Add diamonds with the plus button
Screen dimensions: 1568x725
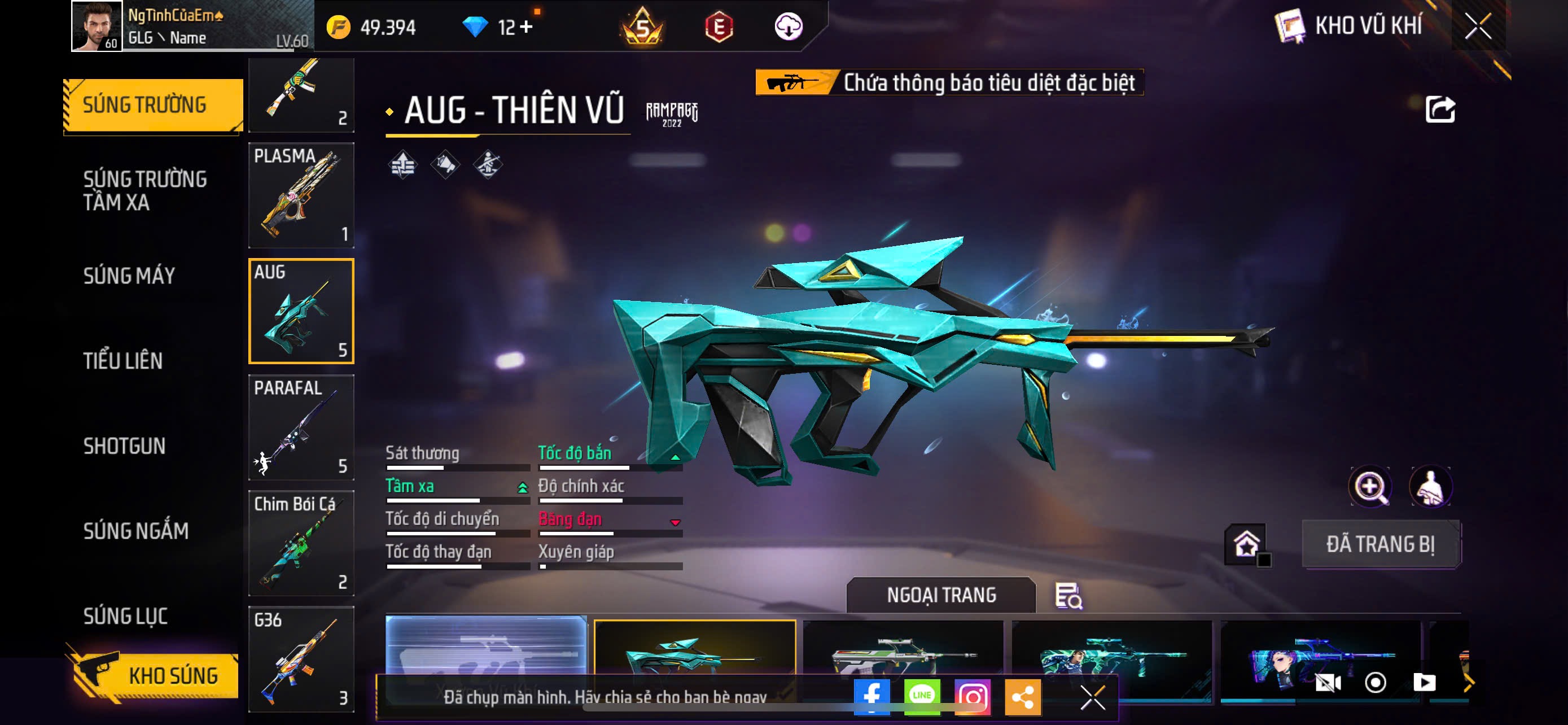point(526,27)
